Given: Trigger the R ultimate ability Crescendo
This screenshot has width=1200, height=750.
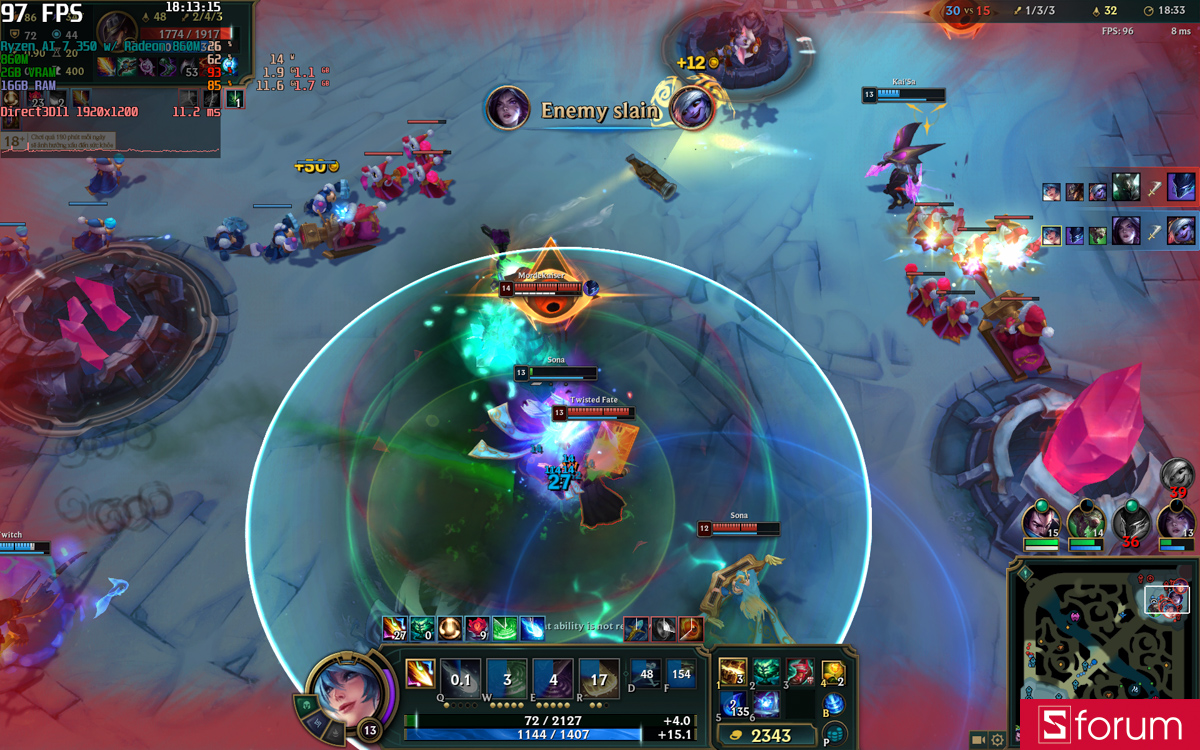Looking at the screenshot, I should pyautogui.click(x=599, y=679).
